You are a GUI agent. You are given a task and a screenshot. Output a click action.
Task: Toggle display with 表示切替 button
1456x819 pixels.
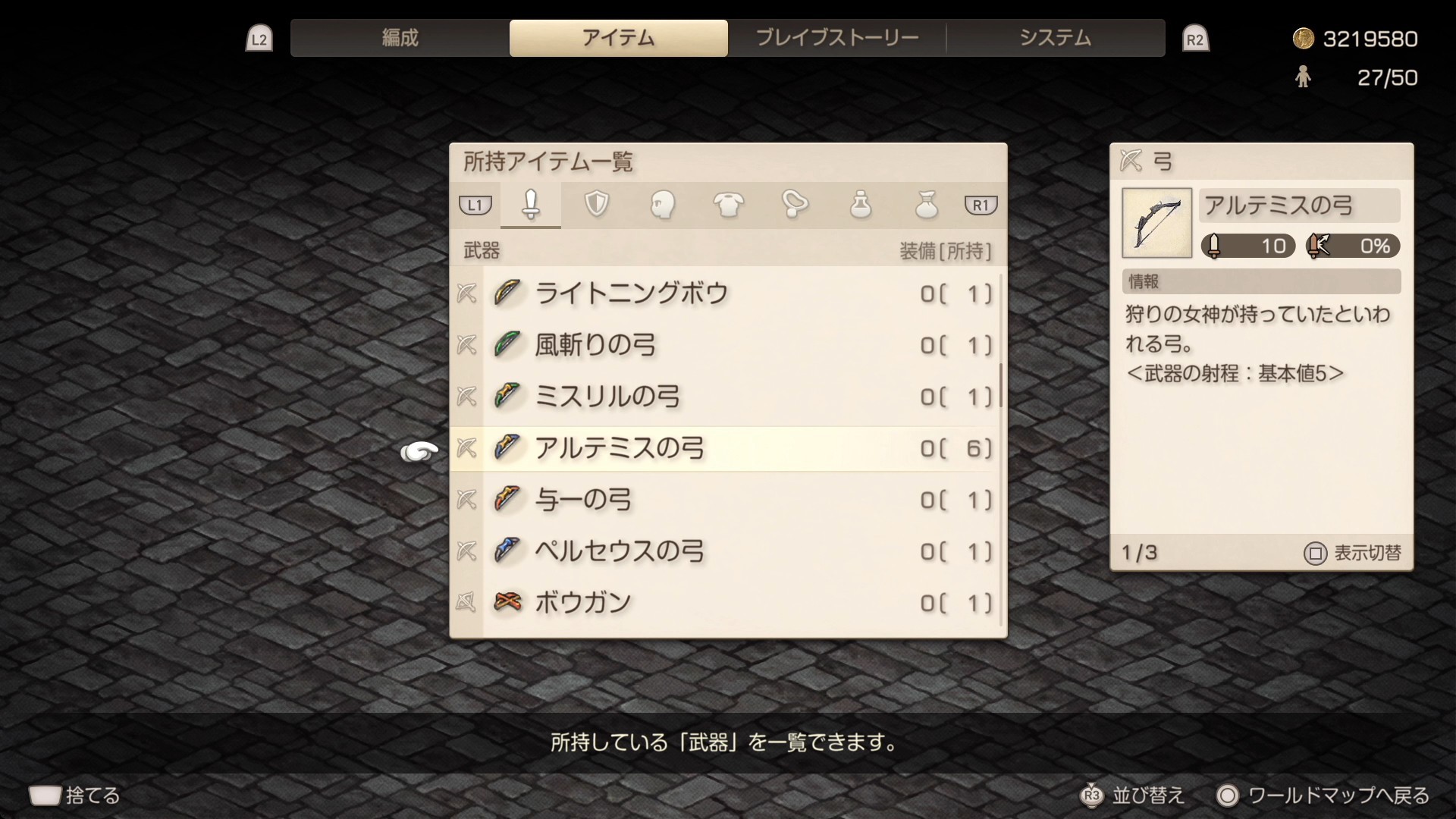[x=1357, y=553]
